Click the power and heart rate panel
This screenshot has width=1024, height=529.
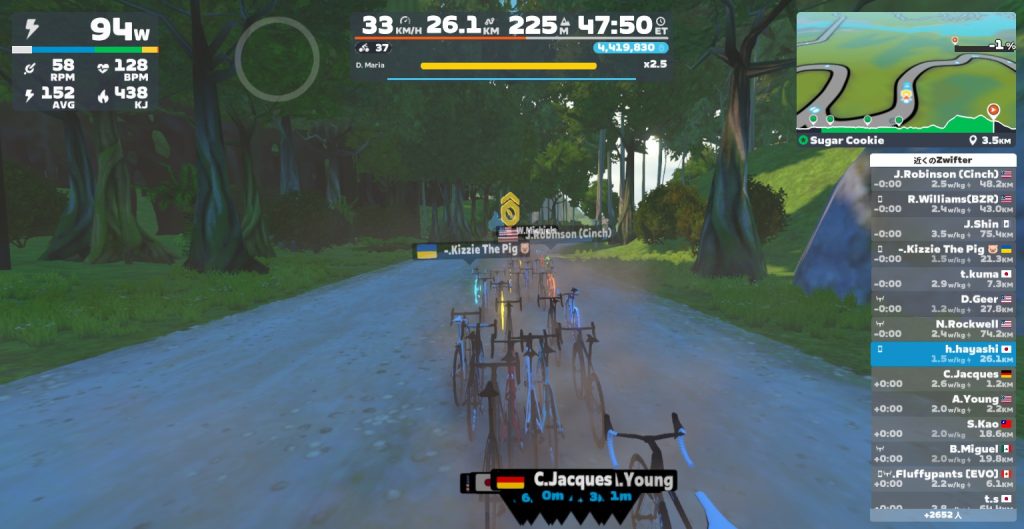tap(85, 64)
